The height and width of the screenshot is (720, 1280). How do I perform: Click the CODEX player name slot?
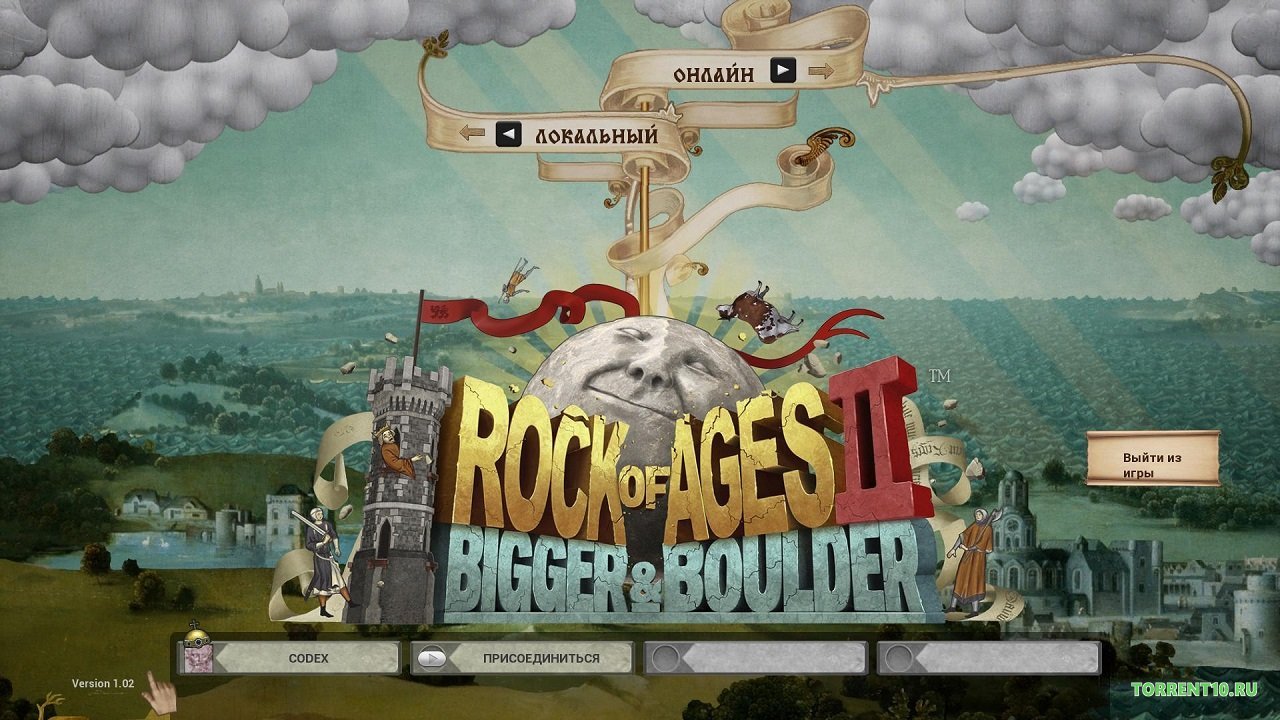[307, 658]
